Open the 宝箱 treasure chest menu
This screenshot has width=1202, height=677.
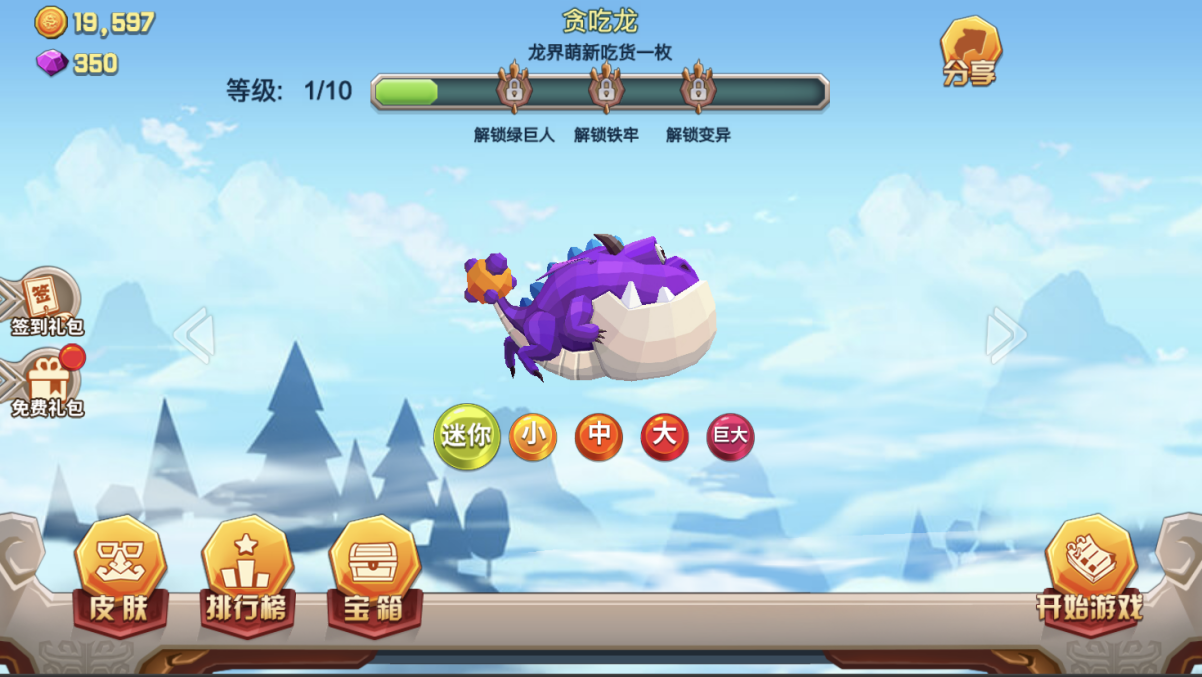tap(374, 575)
